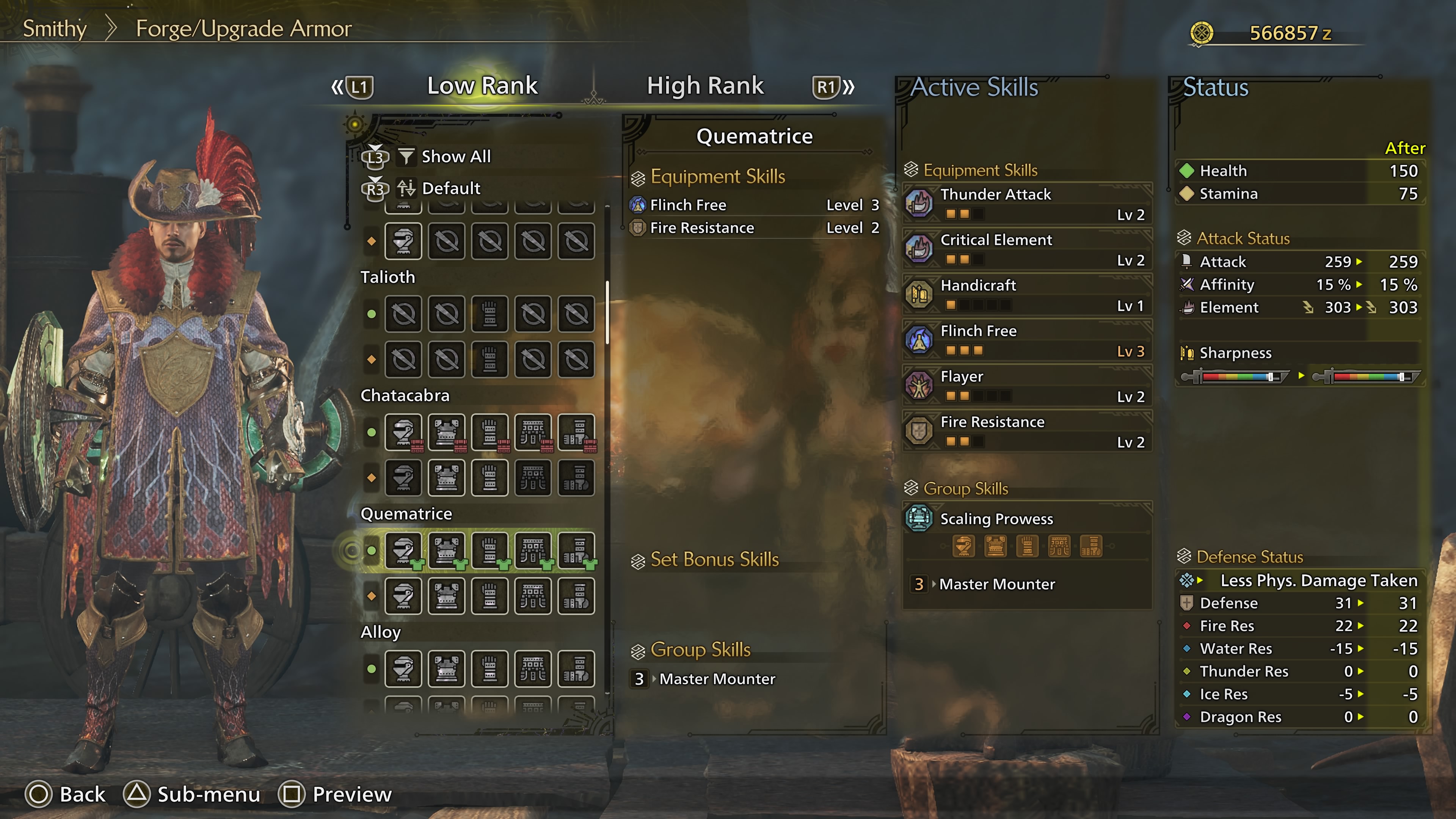
Task: Select highlighted Quematrice helm piece
Action: point(403,550)
